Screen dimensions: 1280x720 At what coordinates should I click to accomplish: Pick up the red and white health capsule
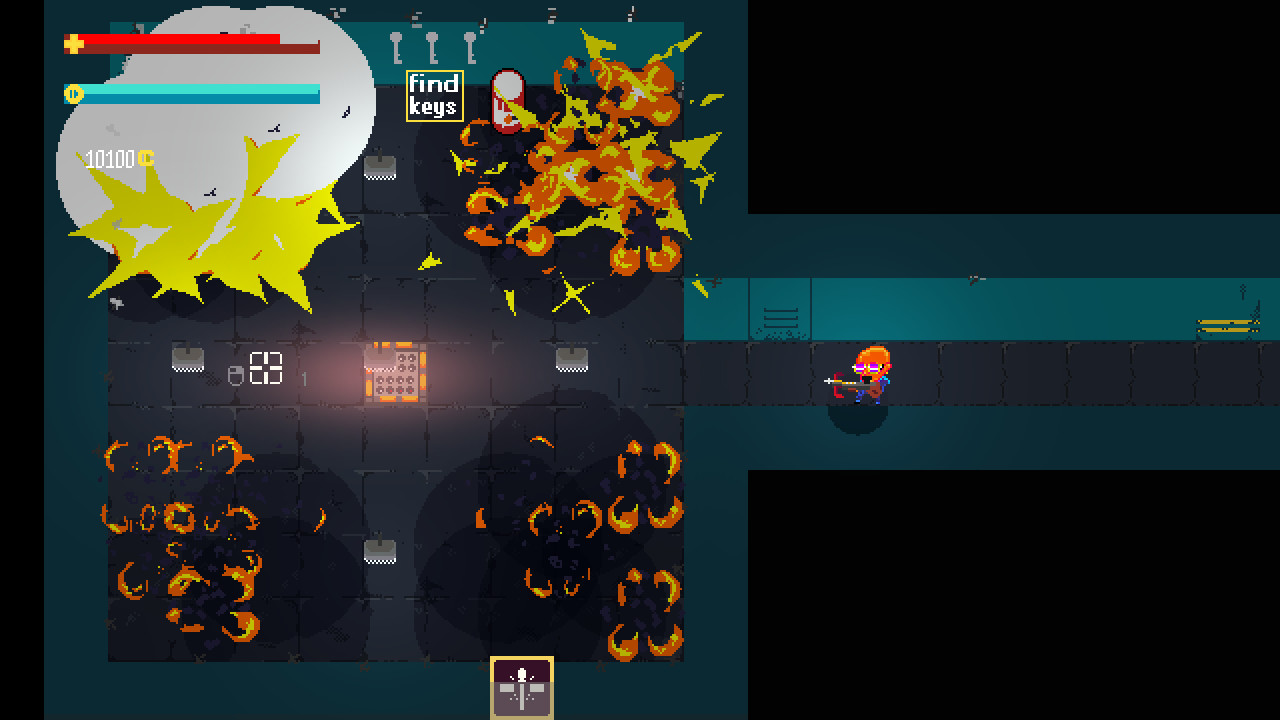pyautogui.click(x=508, y=100)
